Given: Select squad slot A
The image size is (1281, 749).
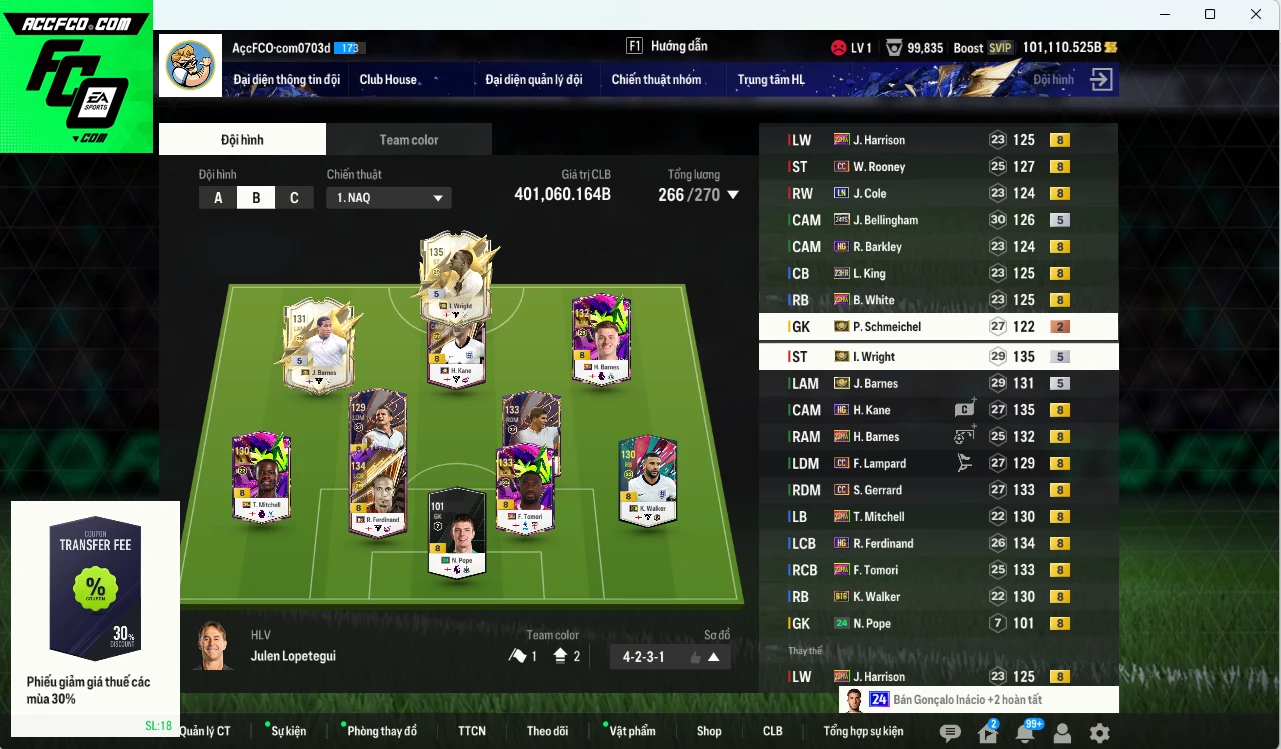Looking at the screenshot, I should 218,198.
